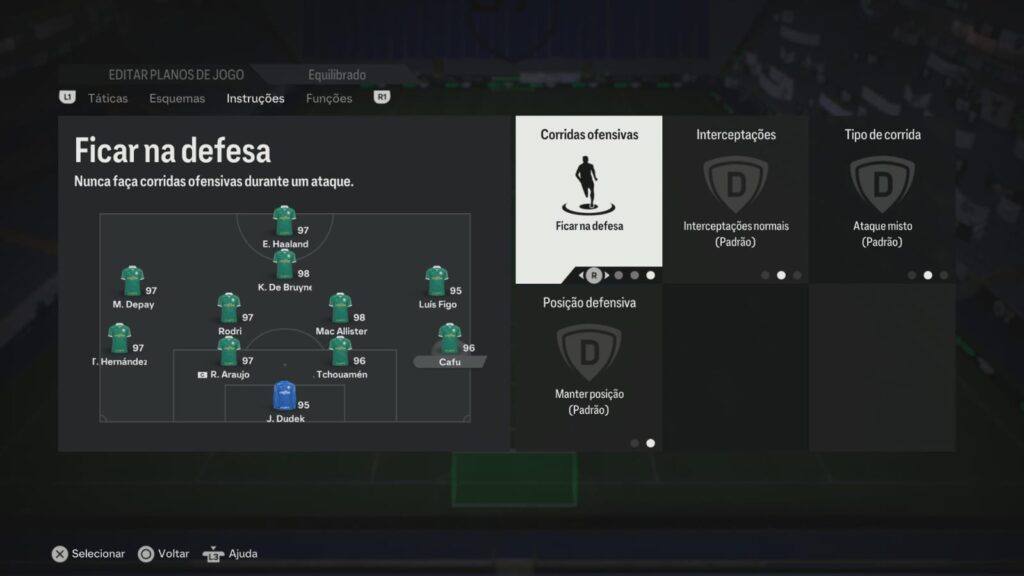Pick K. De Bruyne on the formation
This screenshot has height=576, width=1024.
[x=284, y=265]
